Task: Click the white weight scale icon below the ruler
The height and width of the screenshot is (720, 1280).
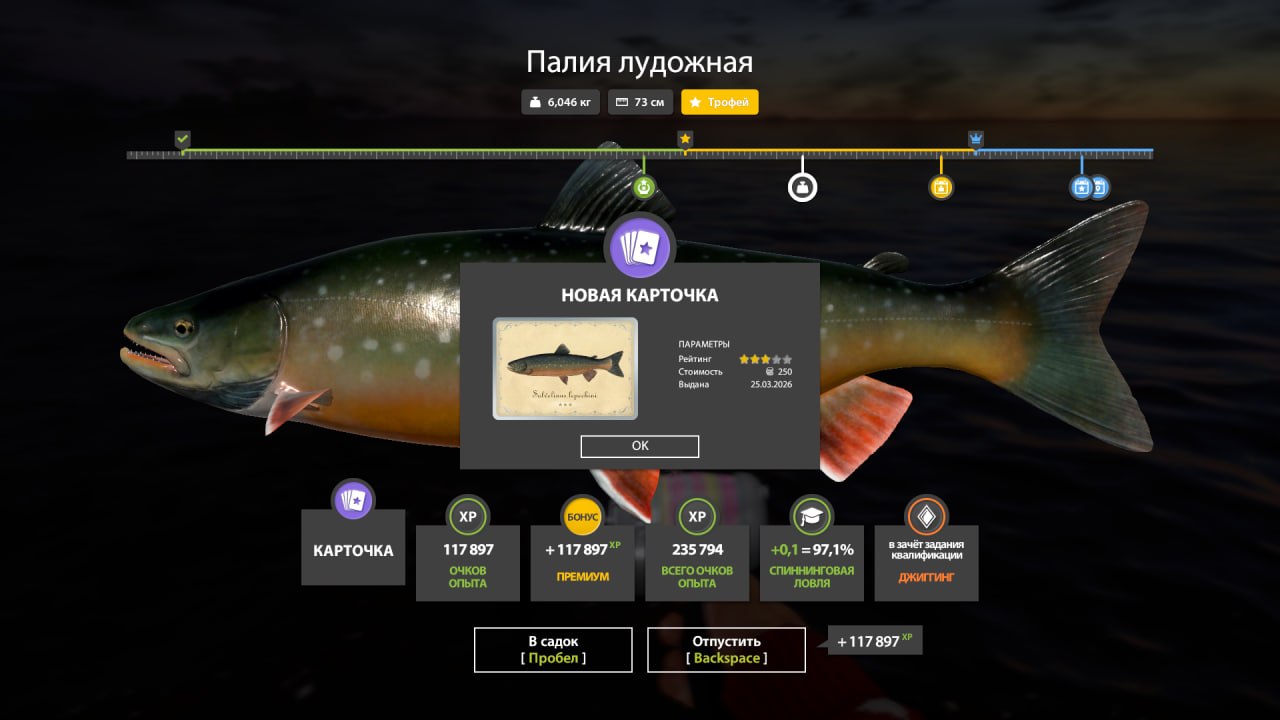Action: point(804,186)
